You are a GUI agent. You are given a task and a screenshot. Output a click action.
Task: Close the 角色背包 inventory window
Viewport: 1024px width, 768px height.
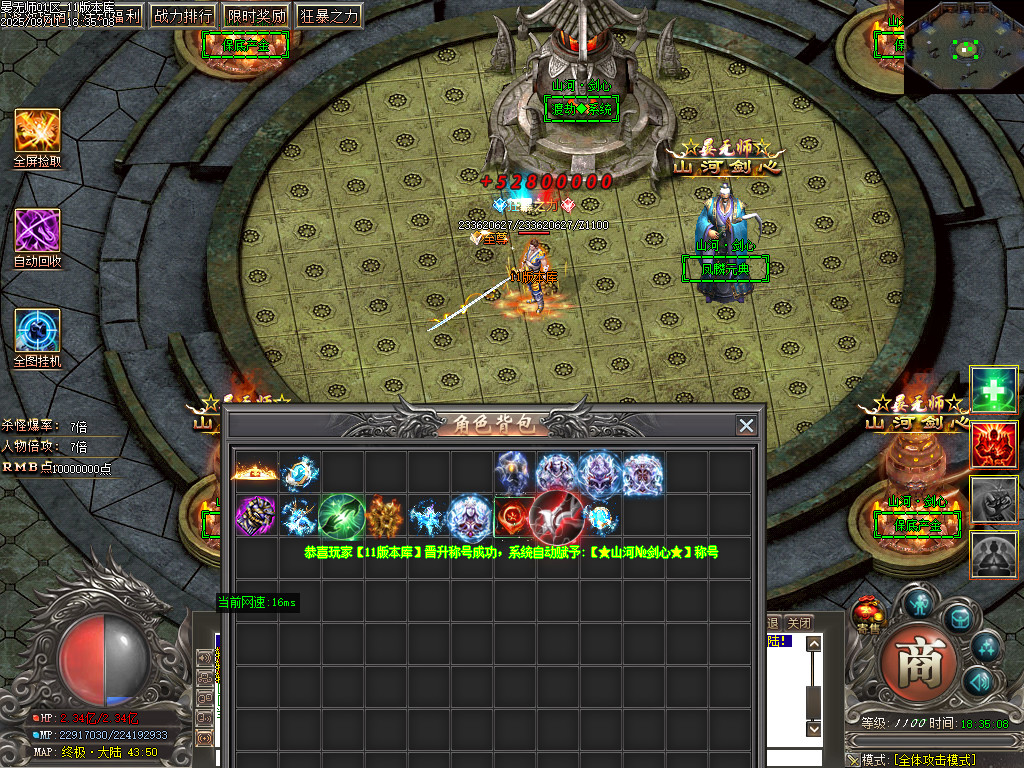pyautogui.click(x=746, y=425)
